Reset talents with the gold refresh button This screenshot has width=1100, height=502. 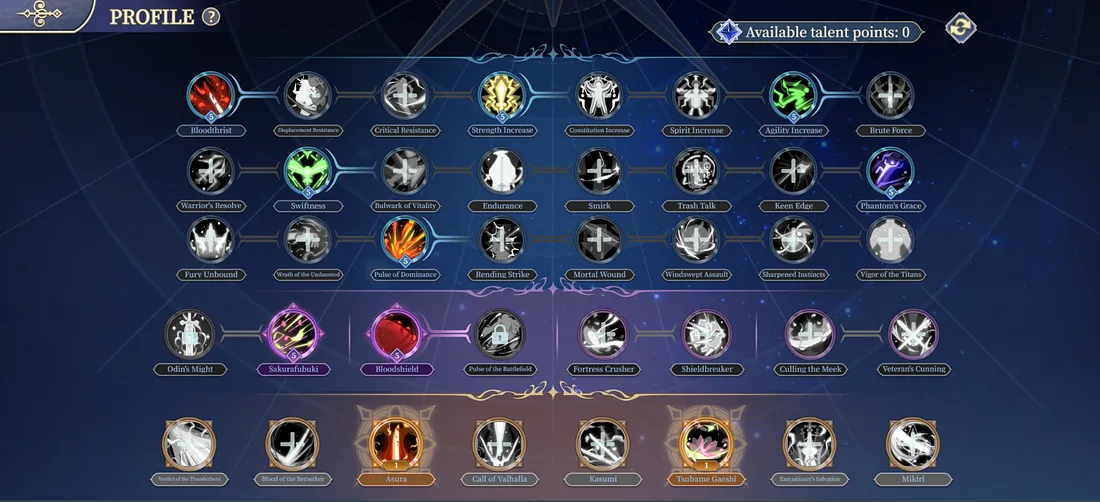(x=961, y=27)
